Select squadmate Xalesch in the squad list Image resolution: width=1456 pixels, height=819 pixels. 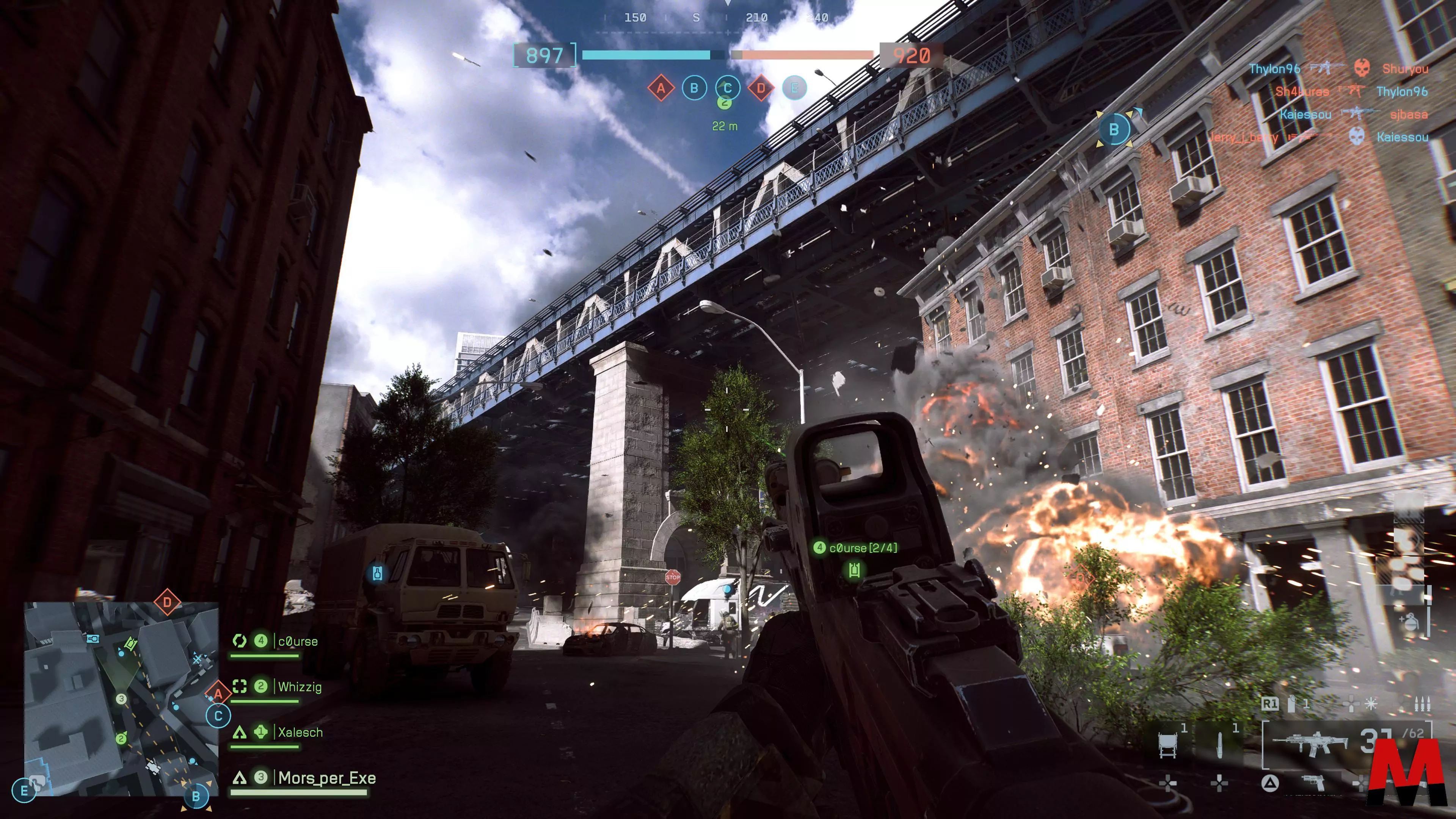coord(300,733)
